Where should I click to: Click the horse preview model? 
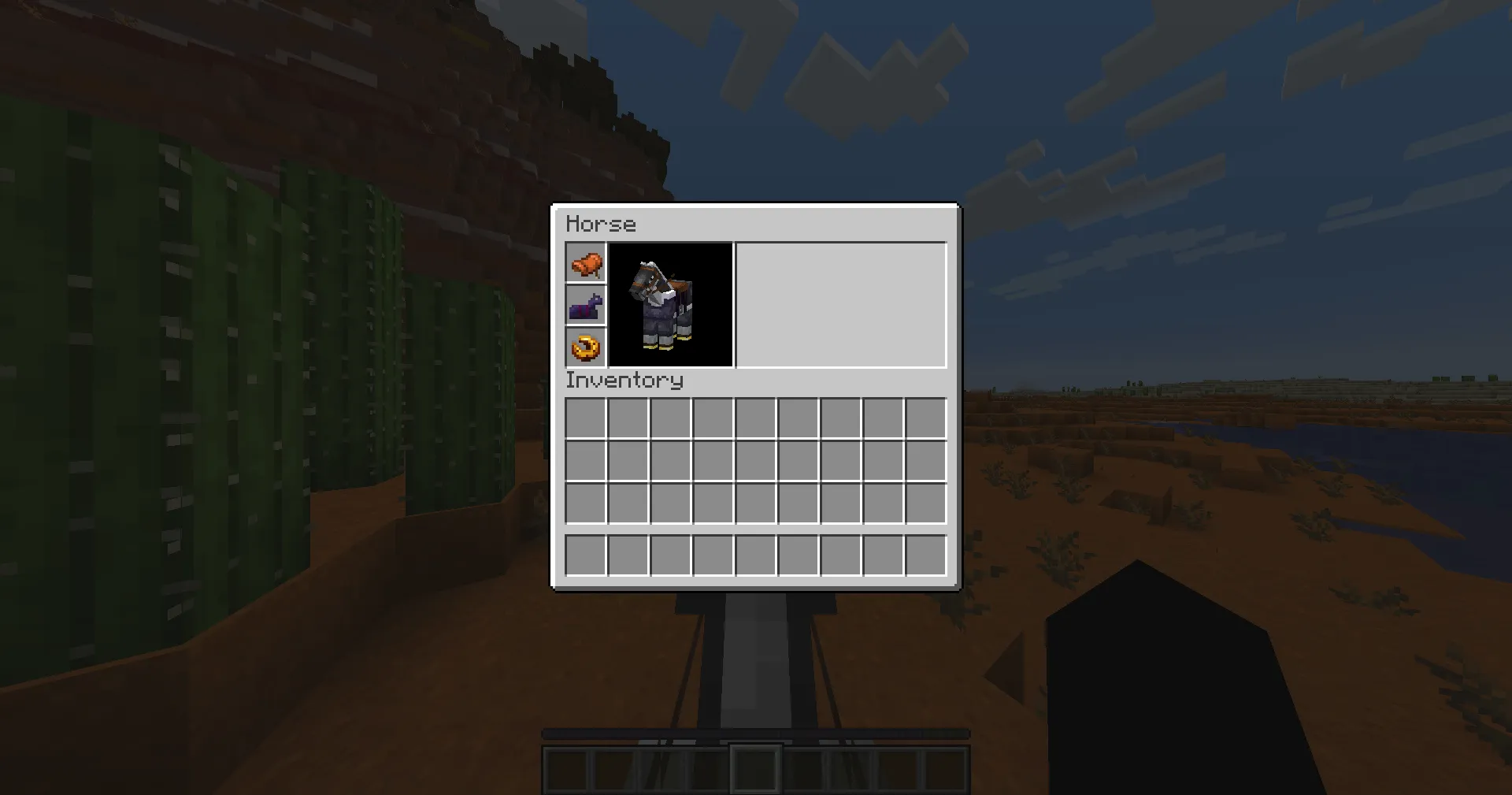coord(671,306)
